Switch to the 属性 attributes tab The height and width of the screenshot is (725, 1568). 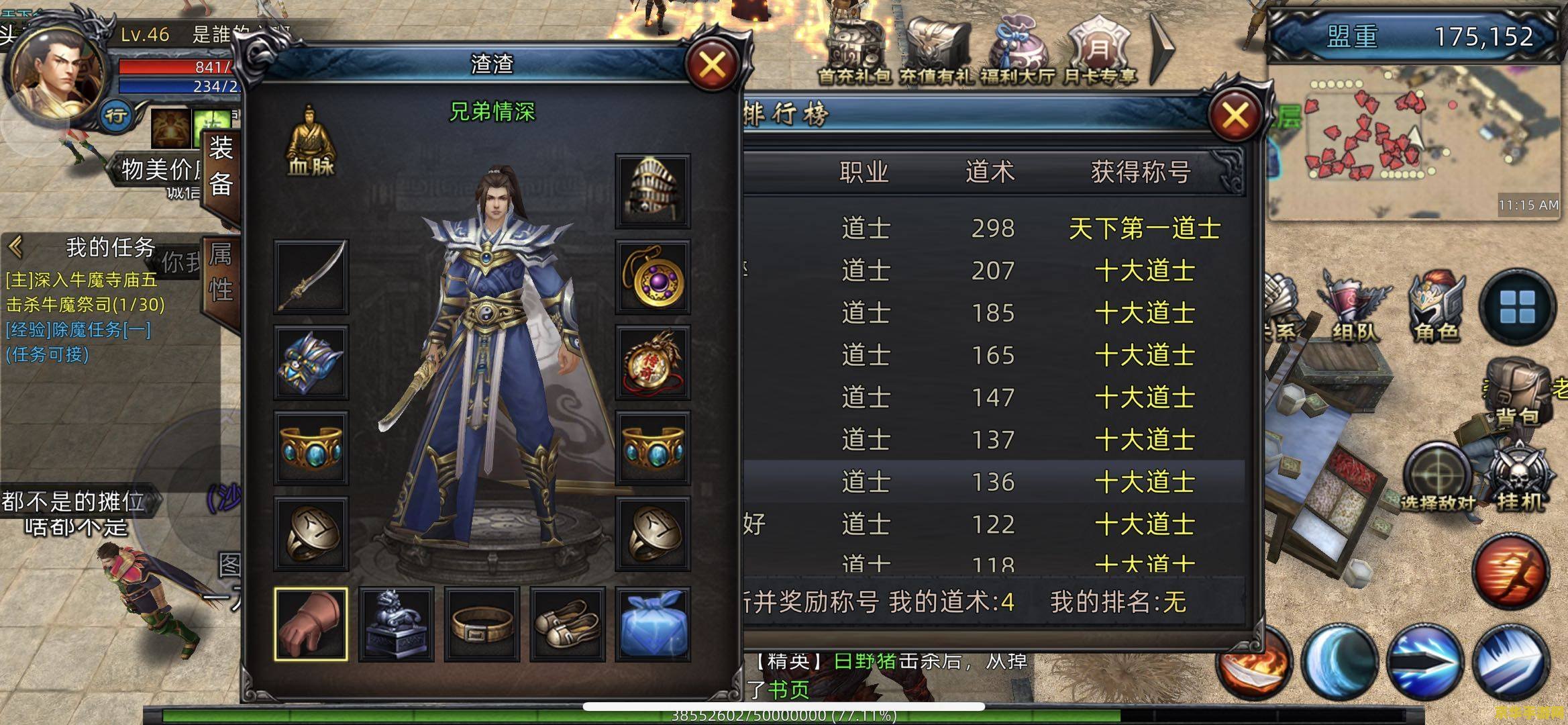221,274
